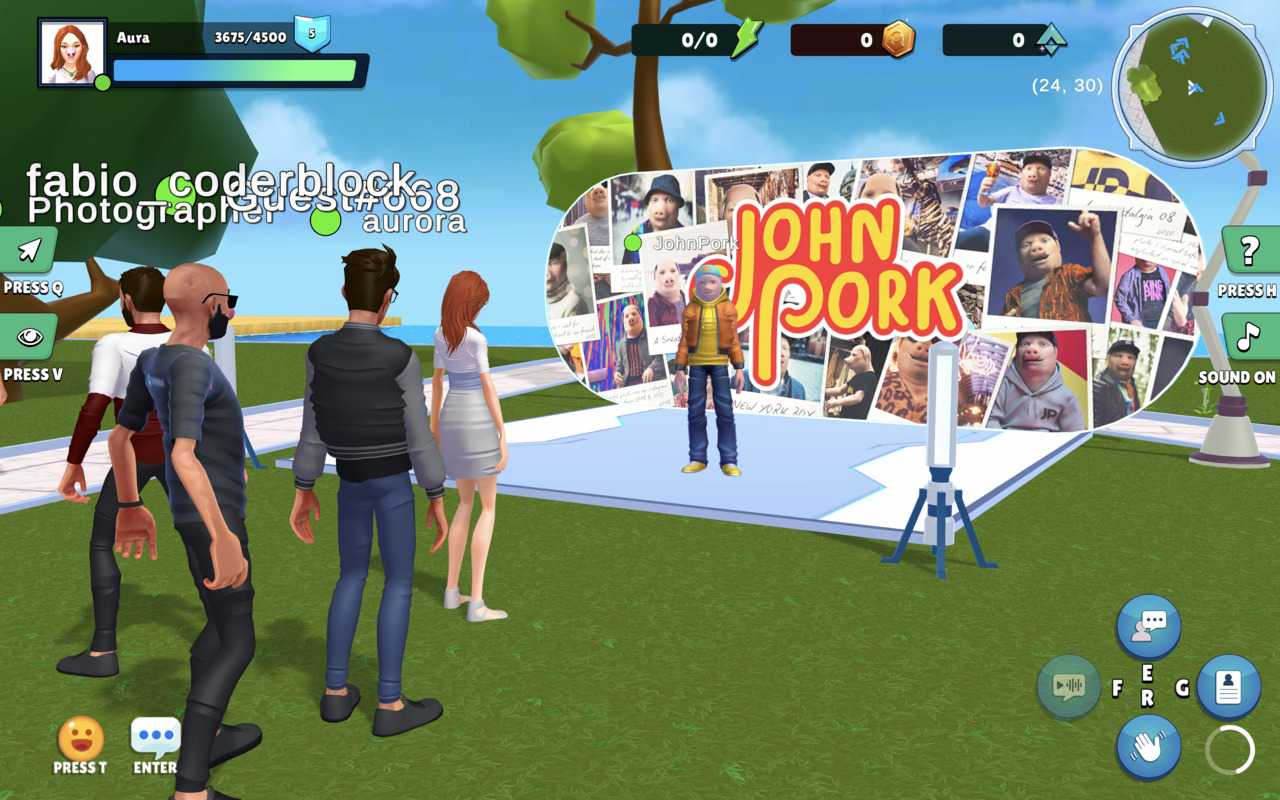Click the voice message waveform button
The height and width of the screenshot is (800, 1280).
pos(1068,686)
